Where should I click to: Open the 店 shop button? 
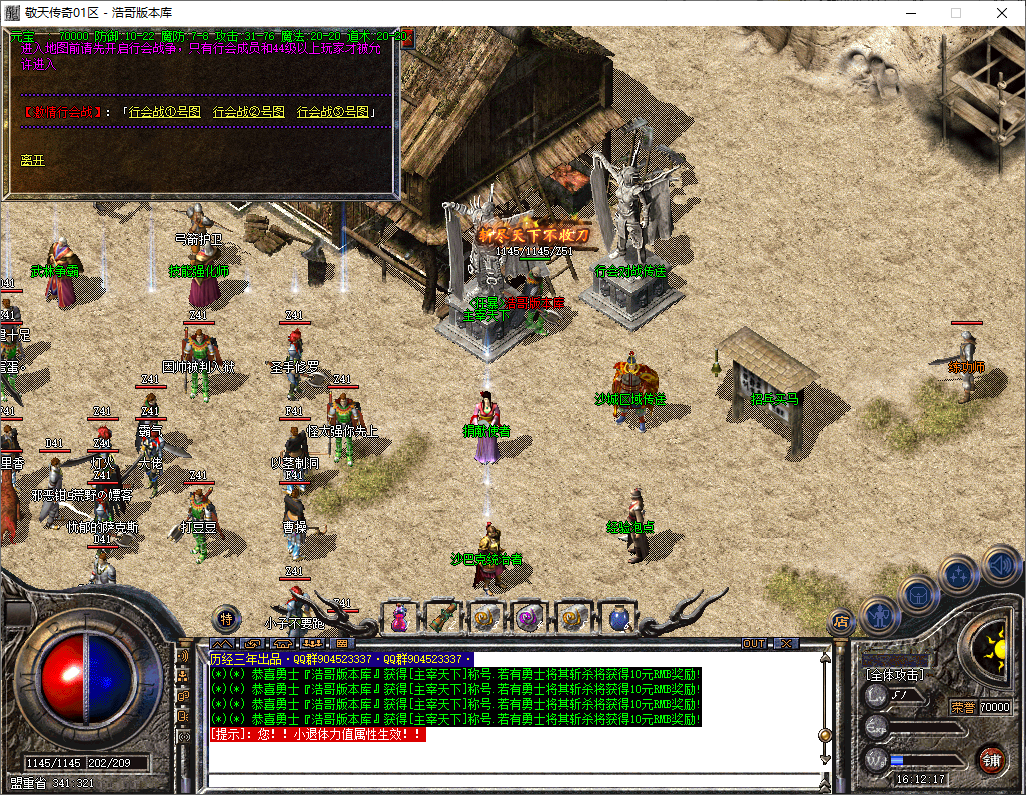(841, 621)
